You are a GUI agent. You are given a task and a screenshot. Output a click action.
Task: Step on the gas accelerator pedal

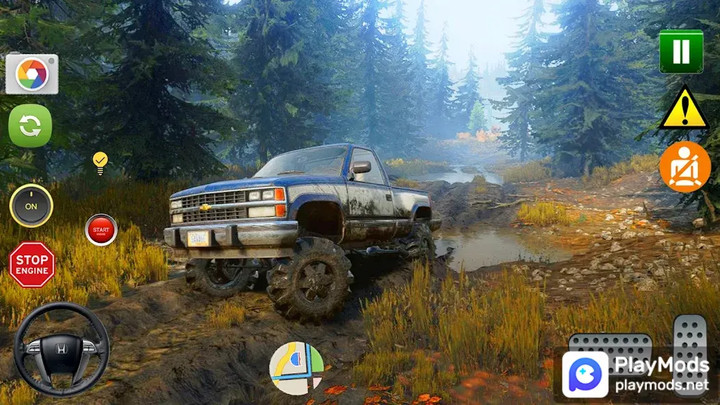[x=689, y=335]
